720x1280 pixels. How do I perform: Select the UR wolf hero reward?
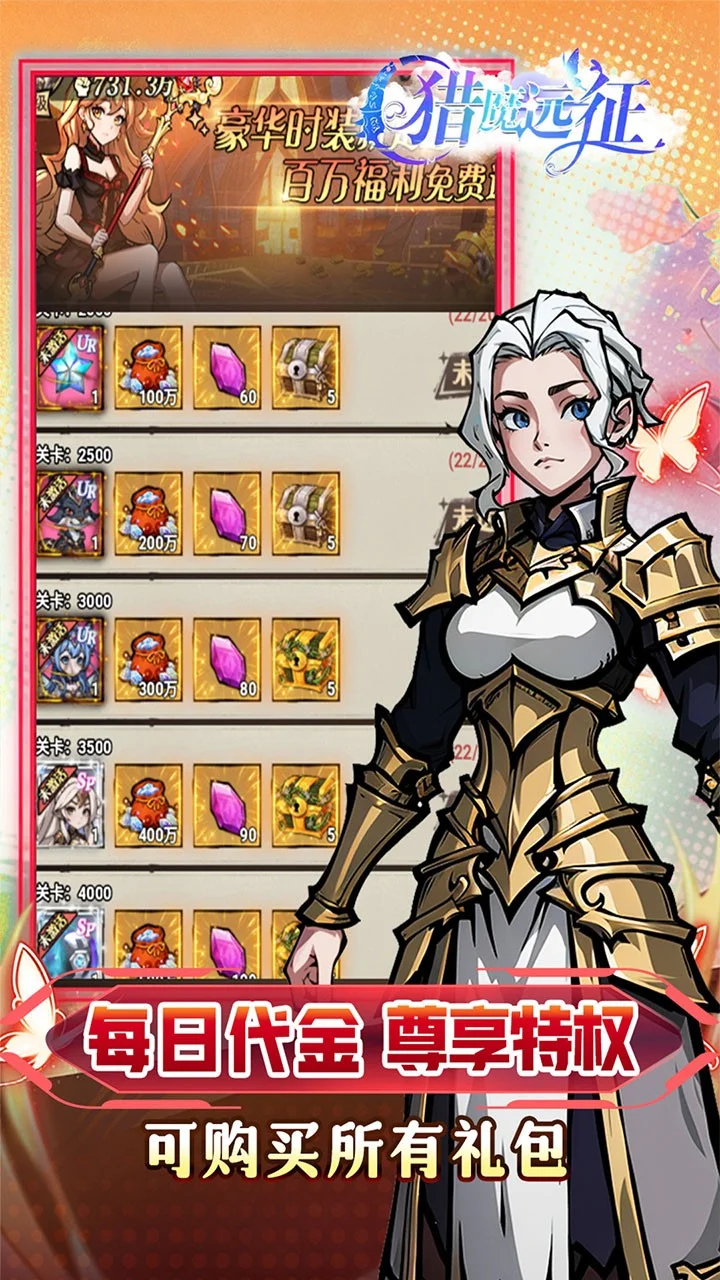click(x=69, y=513)
